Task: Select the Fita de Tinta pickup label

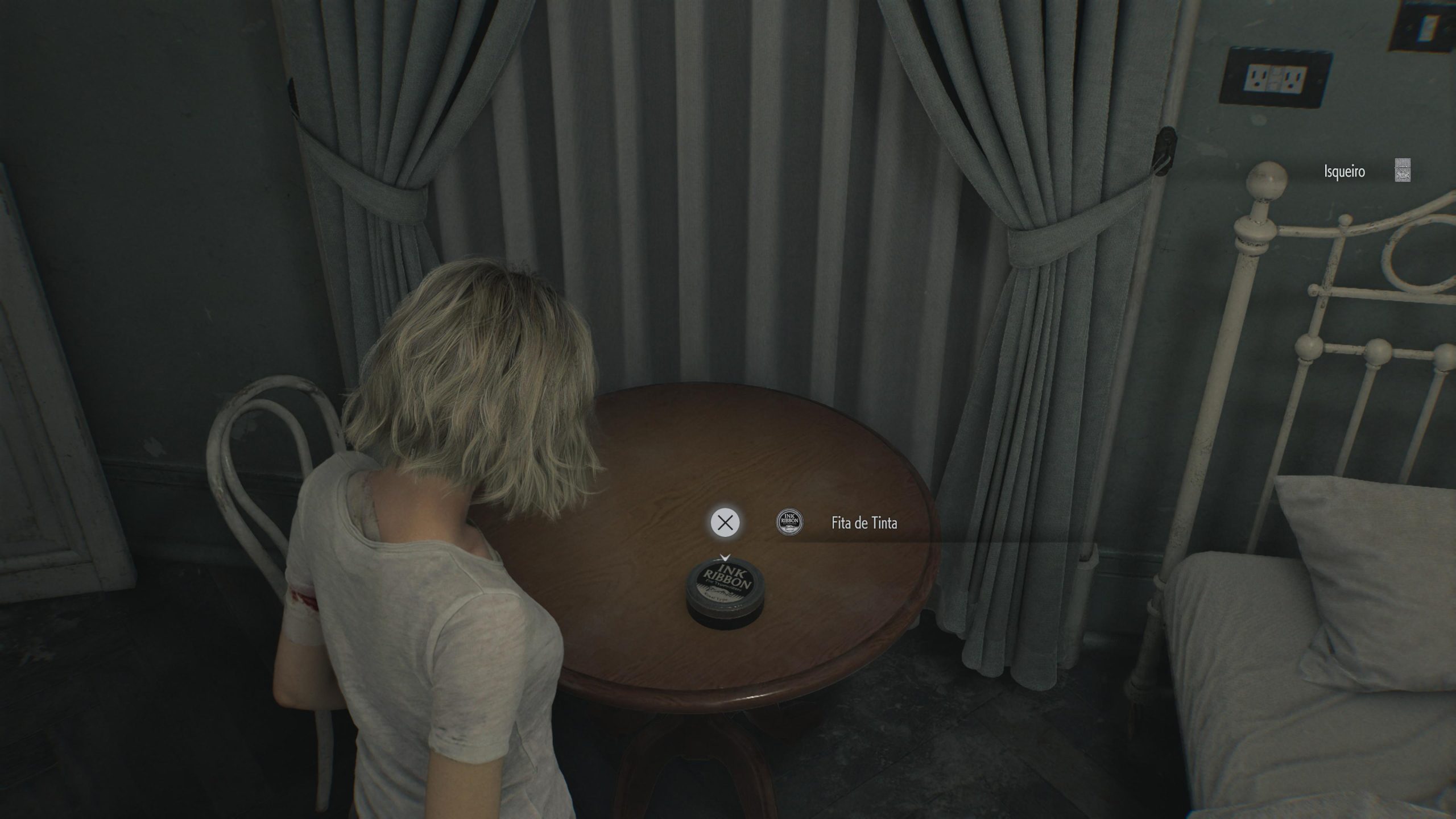Action: click(864, 523)
